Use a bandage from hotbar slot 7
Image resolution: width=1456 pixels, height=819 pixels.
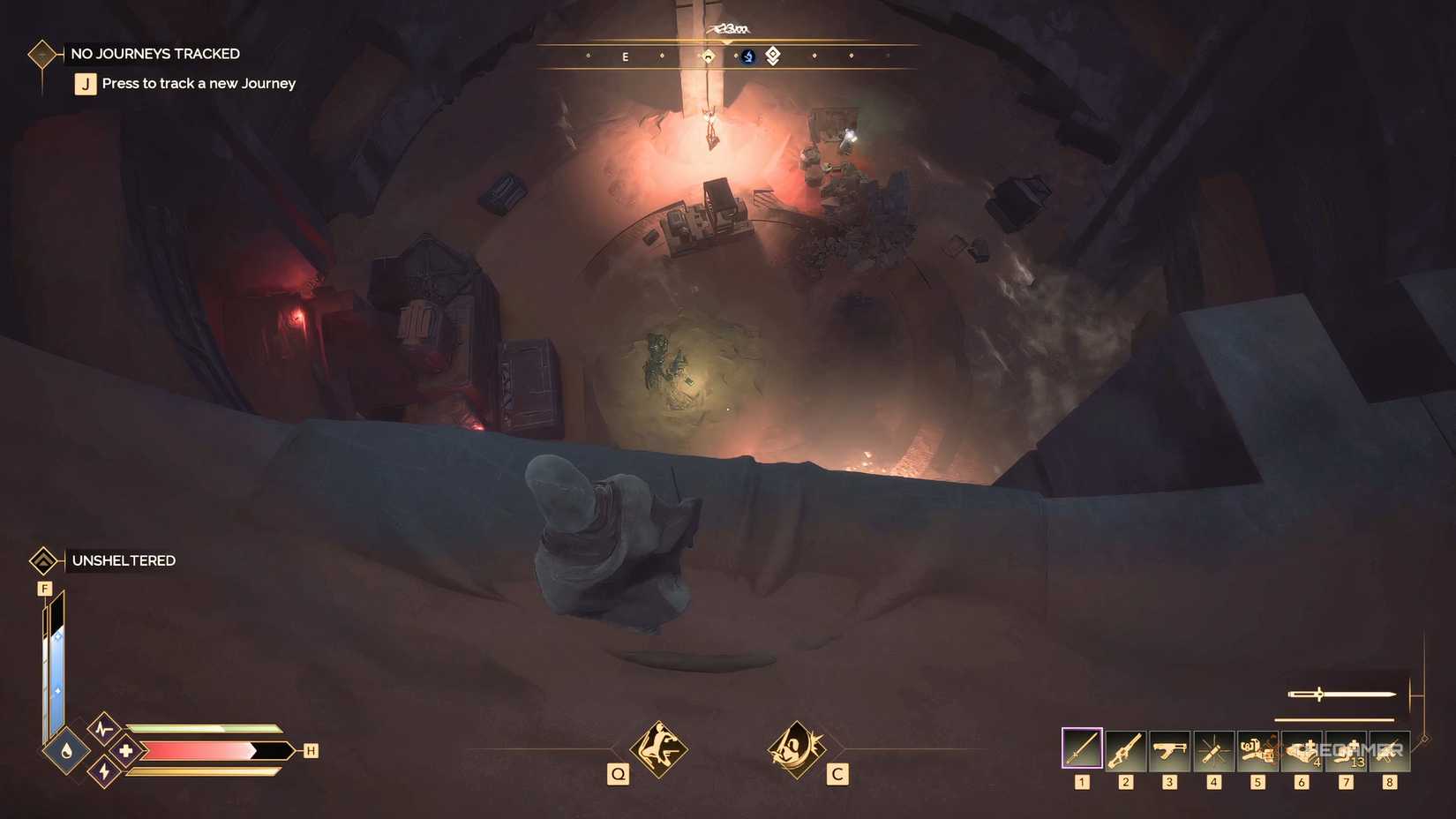click(1346, 748)
